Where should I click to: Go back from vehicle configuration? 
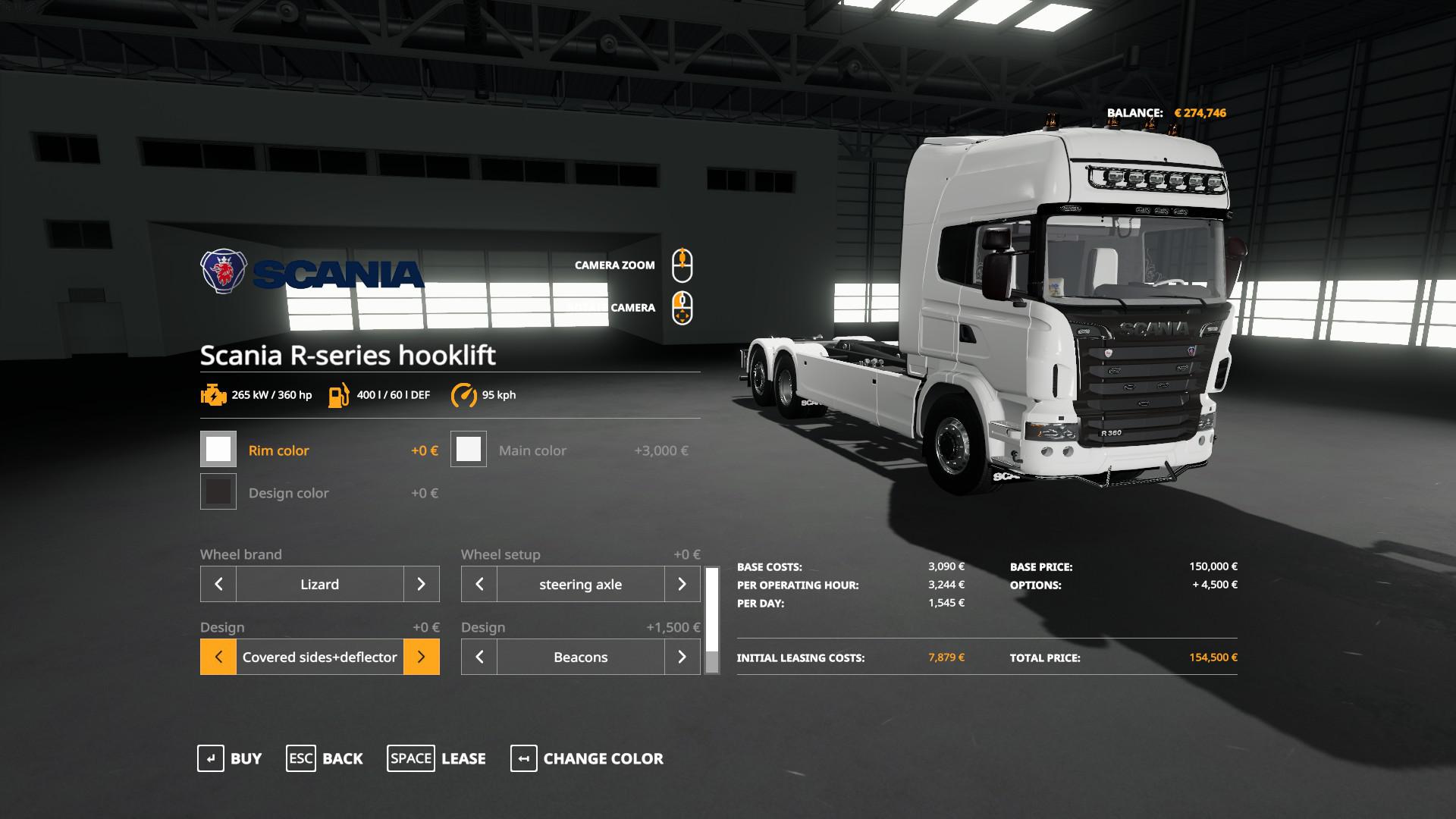click(x=325, y=758)
